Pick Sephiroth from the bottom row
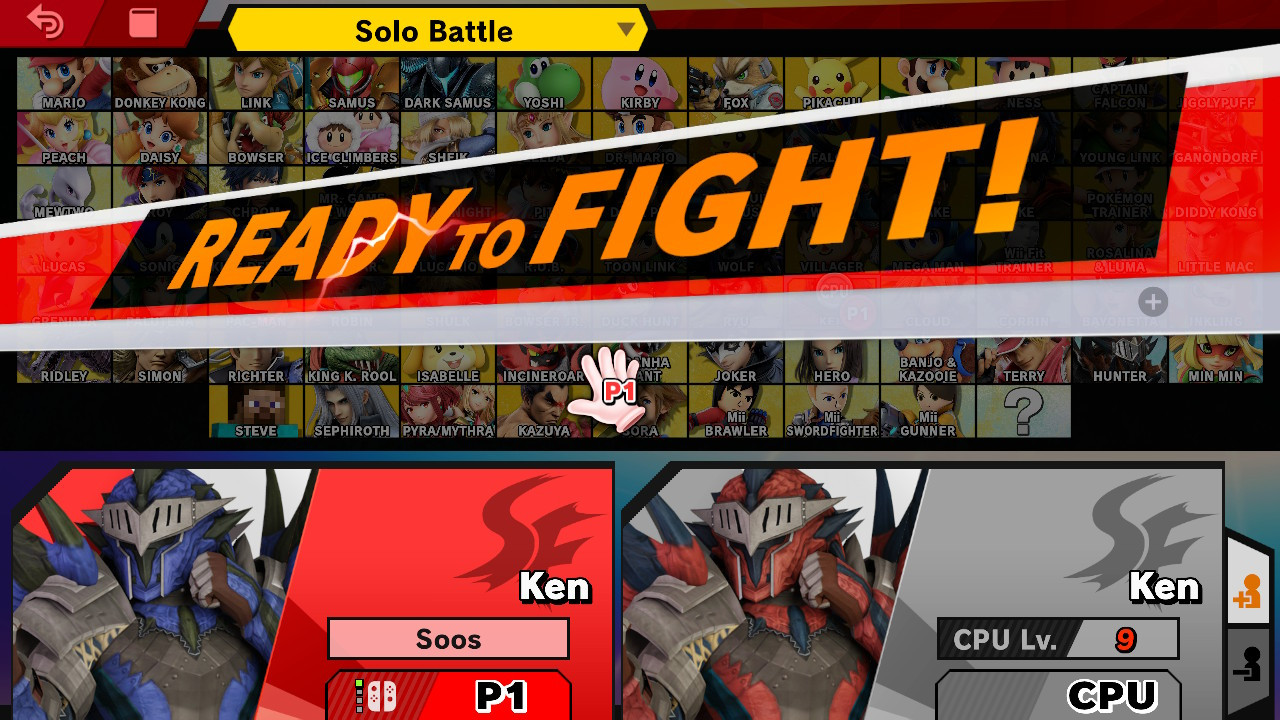1280x720 pixels. pos(350,410)
